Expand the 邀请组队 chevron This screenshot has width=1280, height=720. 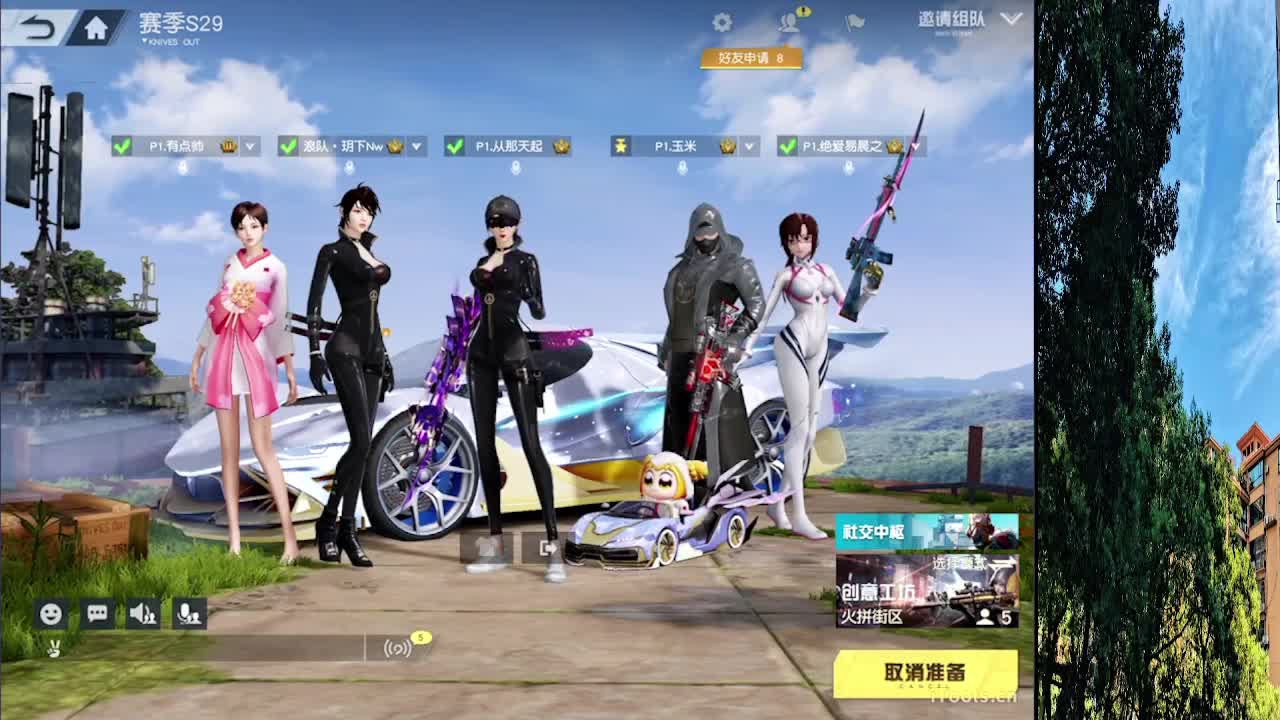[x=1012, y=17]
